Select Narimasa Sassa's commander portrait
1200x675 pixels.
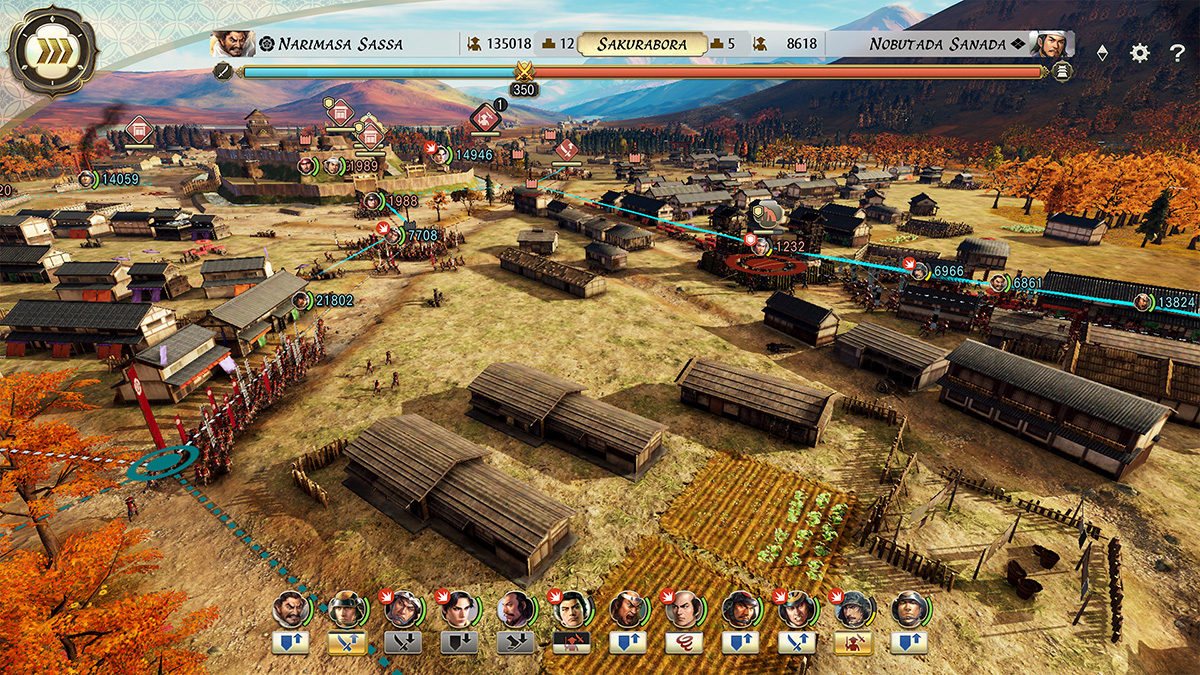pyautogui.click(x=232, y=44)
